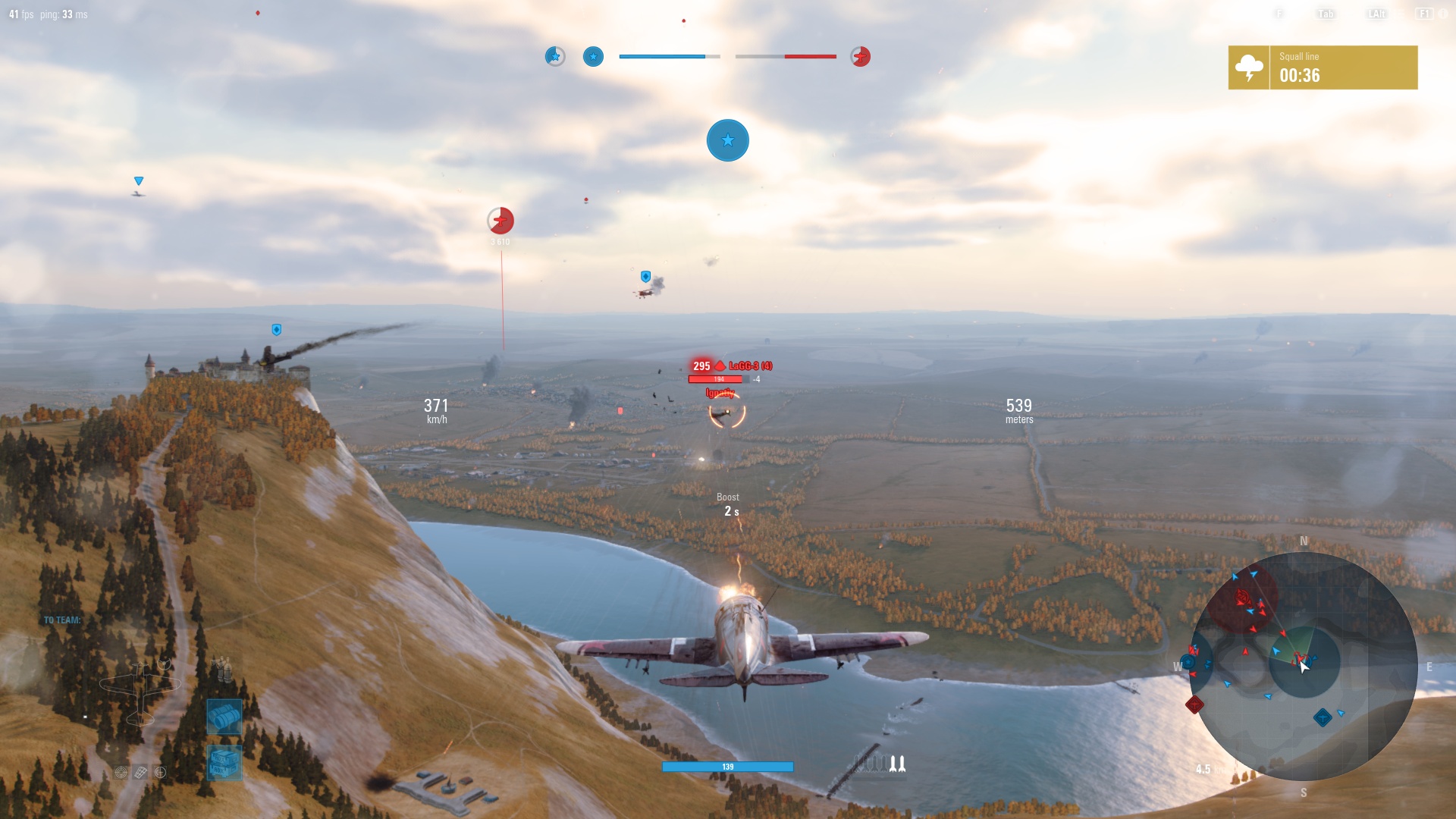Click the info circle icon beside F1 hint
Viewport: 1456px width, 819px height.
tap(1444, 14)
